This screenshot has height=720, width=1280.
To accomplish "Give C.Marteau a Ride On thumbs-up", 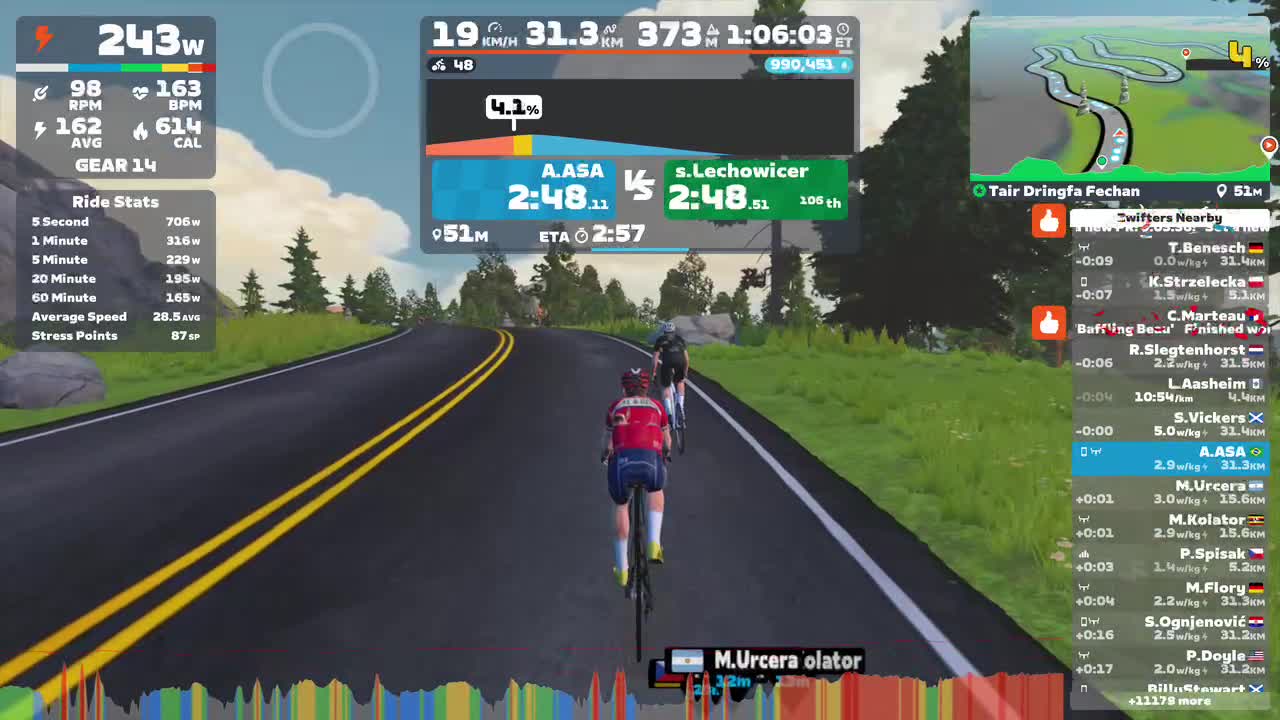I will point(1049,320).
